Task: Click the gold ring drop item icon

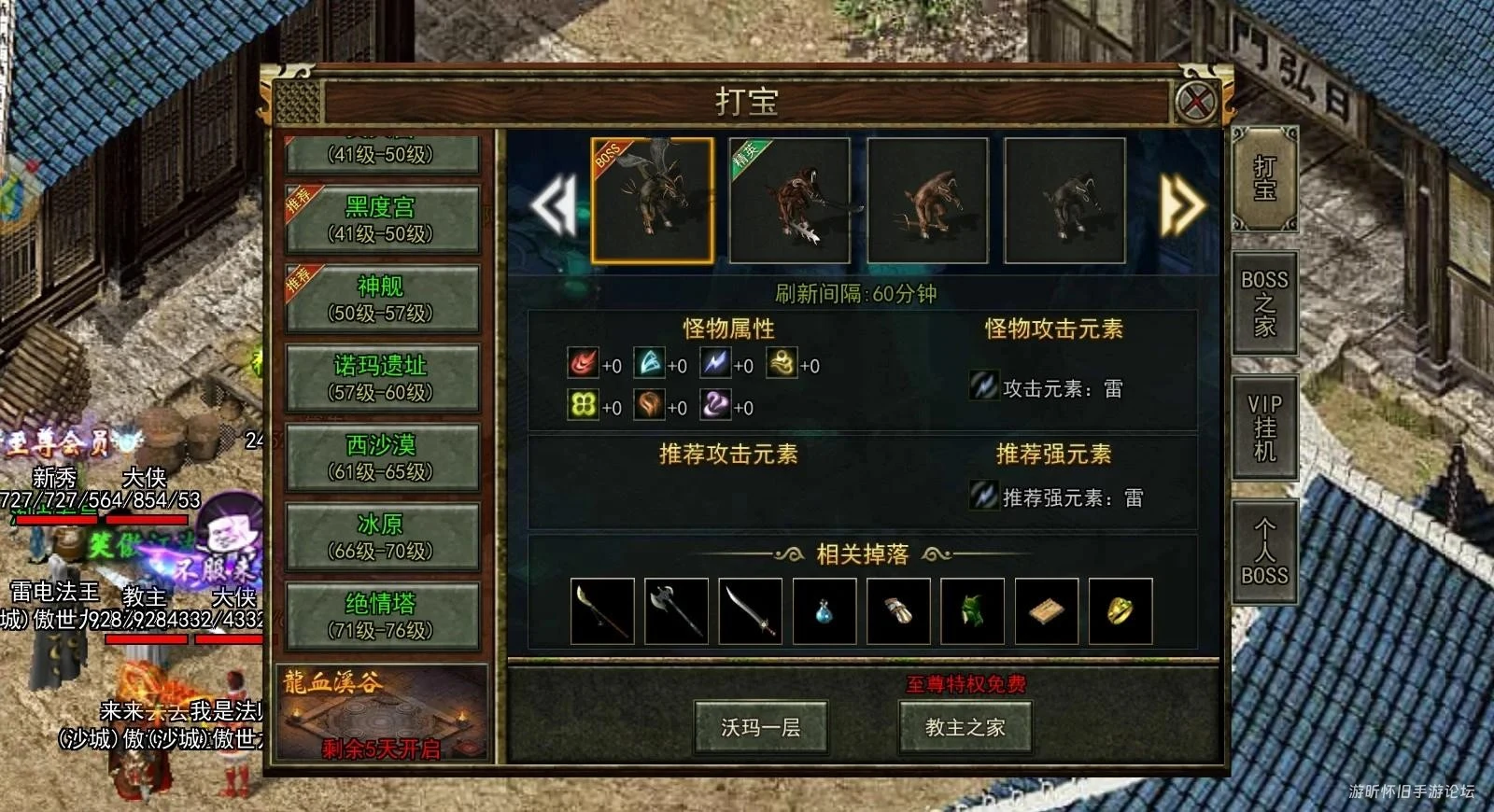Action: [1121, 611]
